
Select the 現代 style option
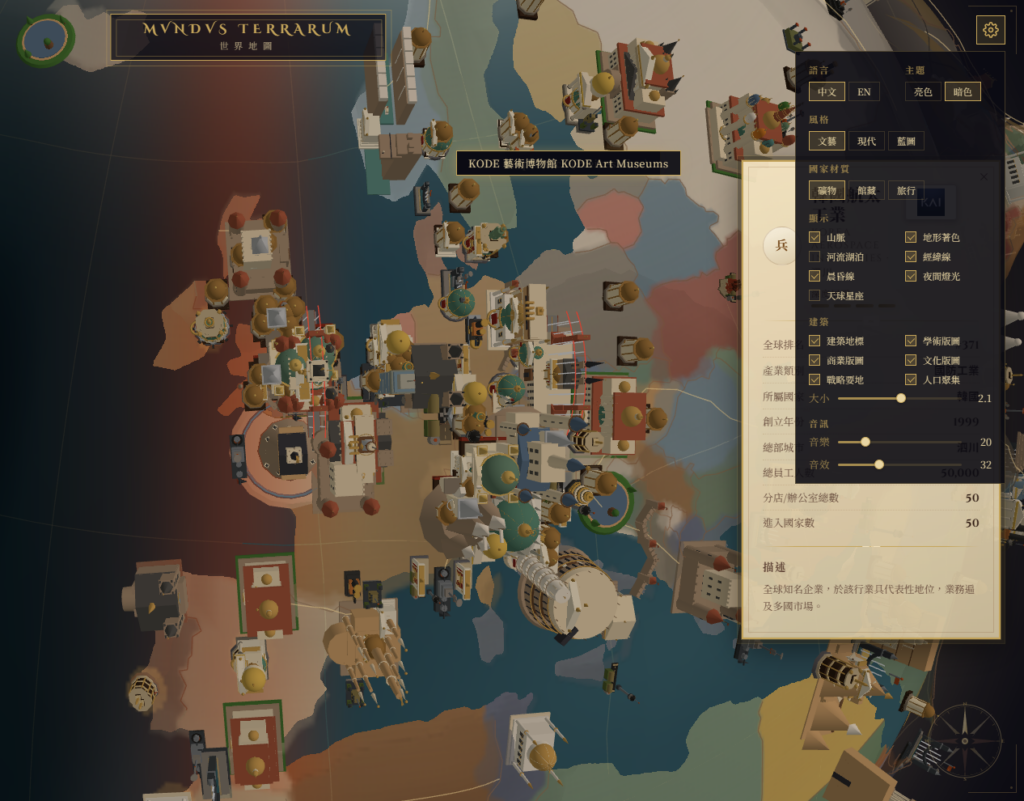point(866,141)
